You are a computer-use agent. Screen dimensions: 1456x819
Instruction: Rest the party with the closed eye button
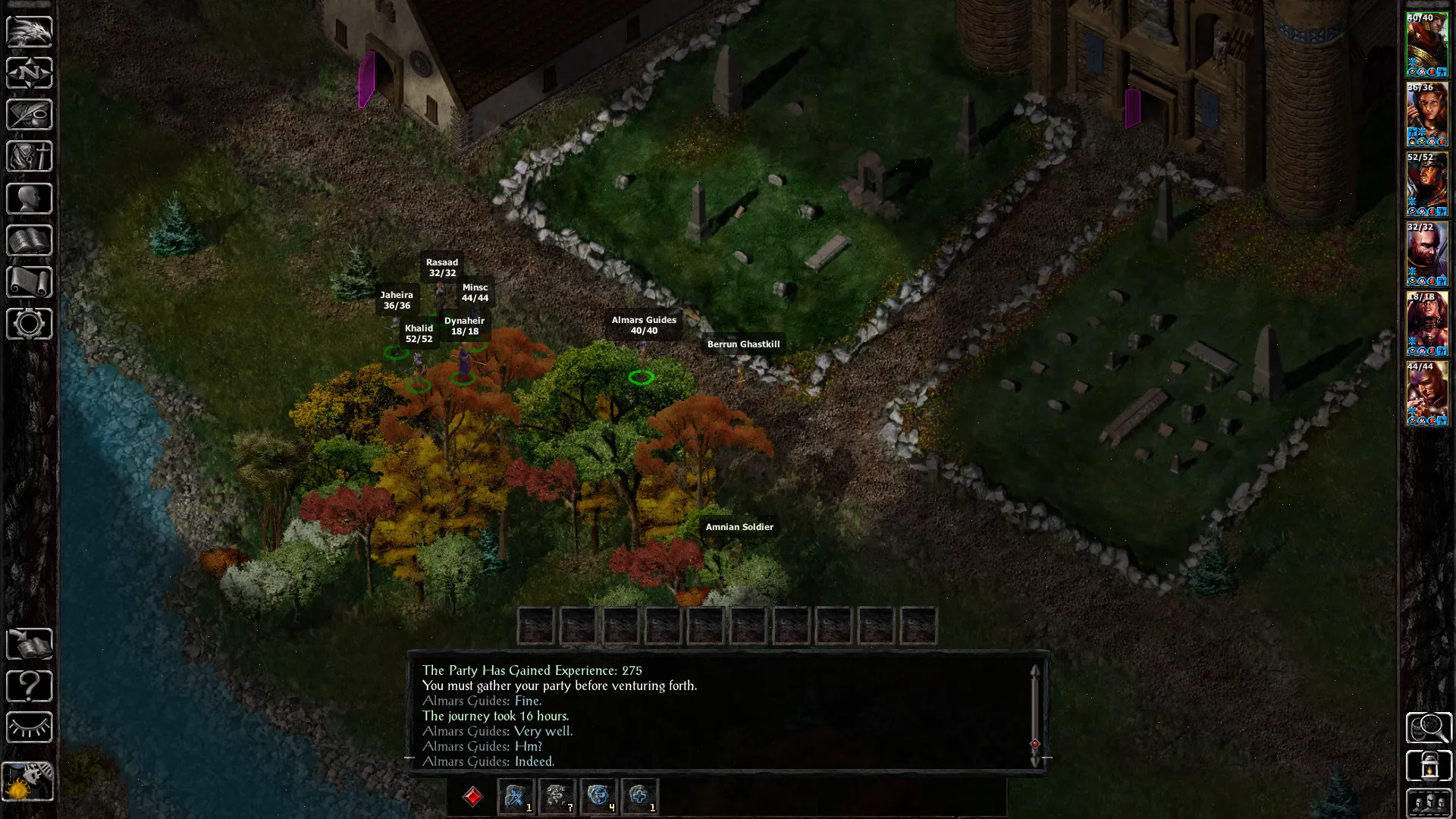[30, 728]
